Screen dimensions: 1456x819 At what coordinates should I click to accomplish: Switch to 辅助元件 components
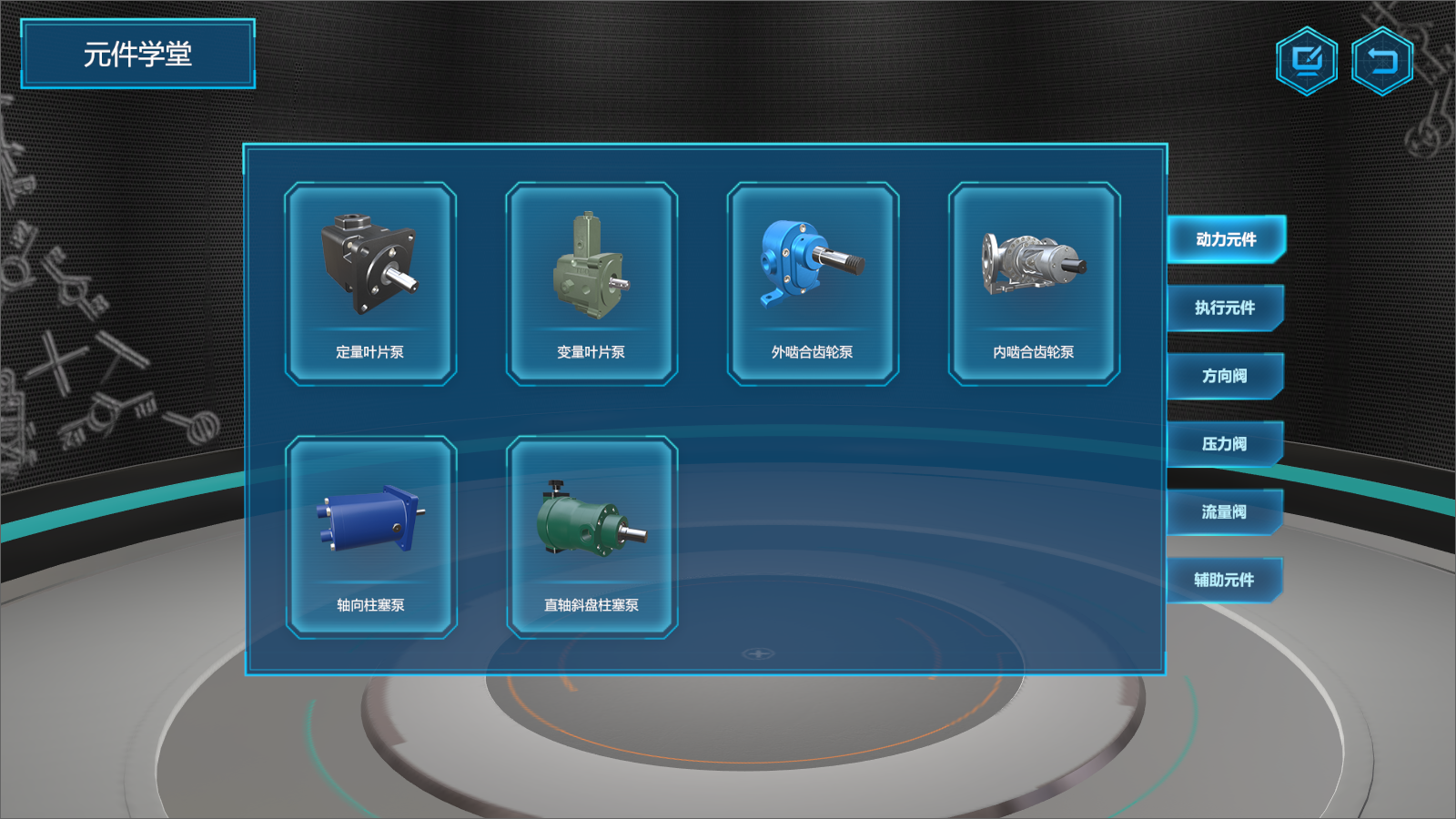coord(1225,580)
